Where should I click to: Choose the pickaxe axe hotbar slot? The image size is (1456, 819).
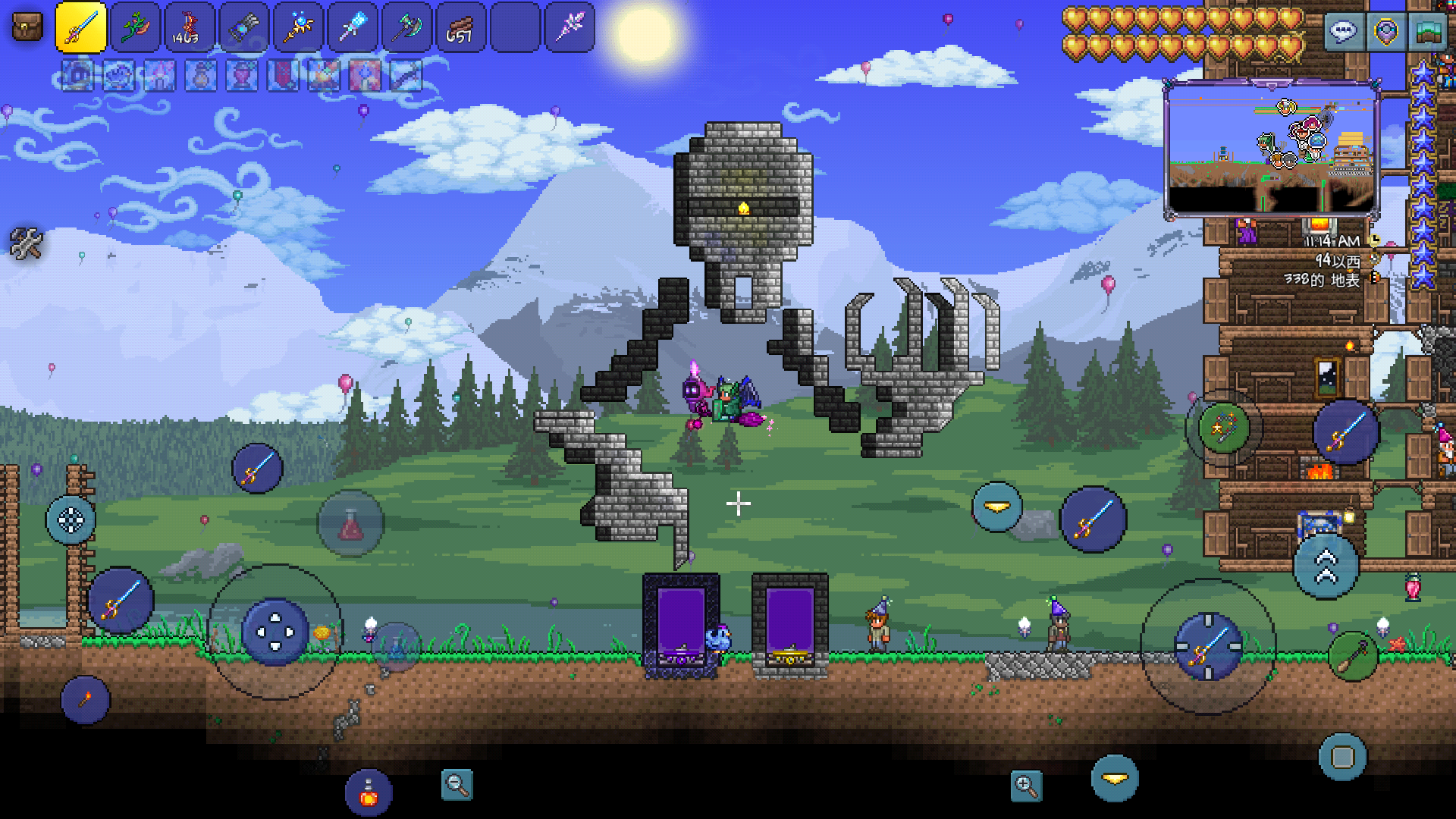click(x=406, y=28)
